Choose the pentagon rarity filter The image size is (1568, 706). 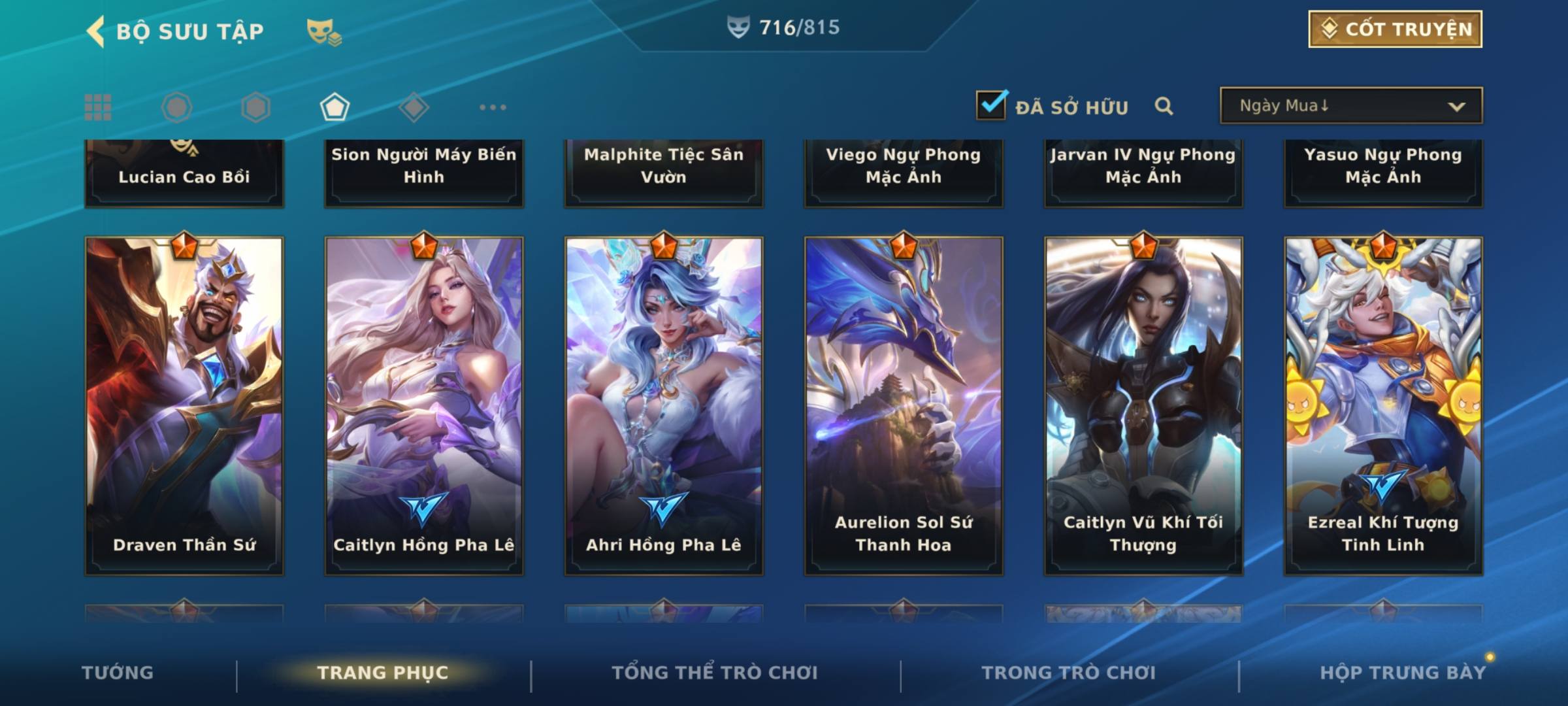tap(335, 107)
